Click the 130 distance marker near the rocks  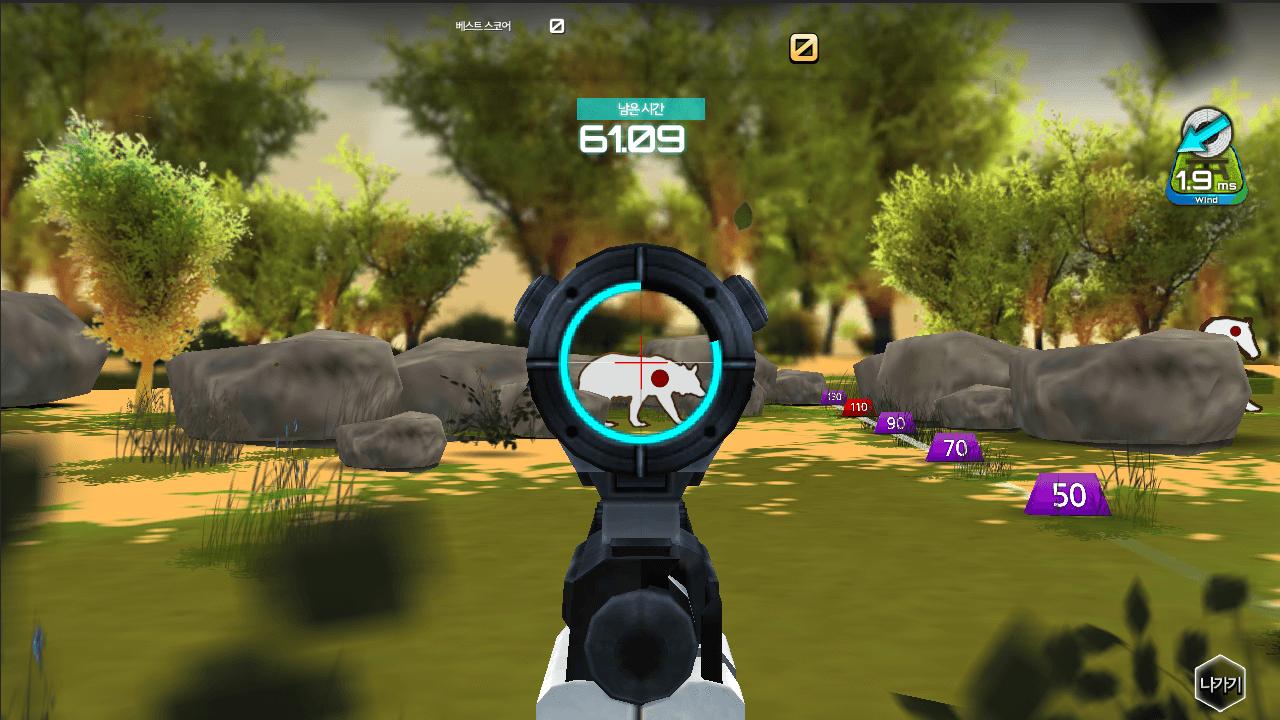833,395
